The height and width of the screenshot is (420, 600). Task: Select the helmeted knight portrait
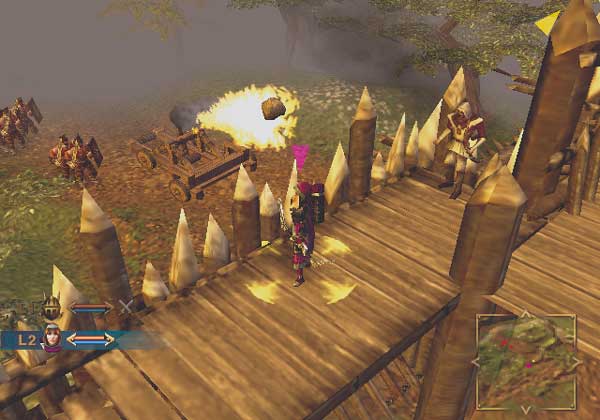point(51,307)
